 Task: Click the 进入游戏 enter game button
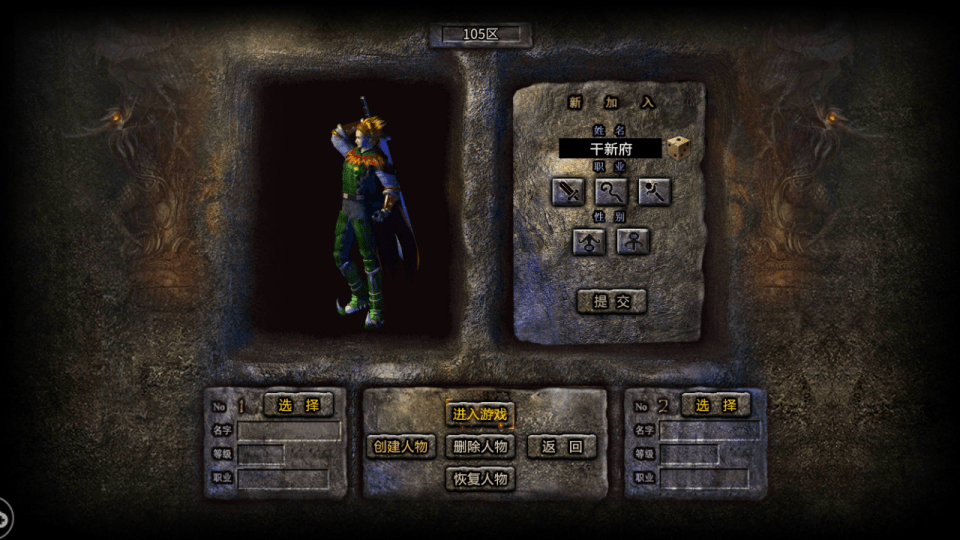[x=480, y=414]
